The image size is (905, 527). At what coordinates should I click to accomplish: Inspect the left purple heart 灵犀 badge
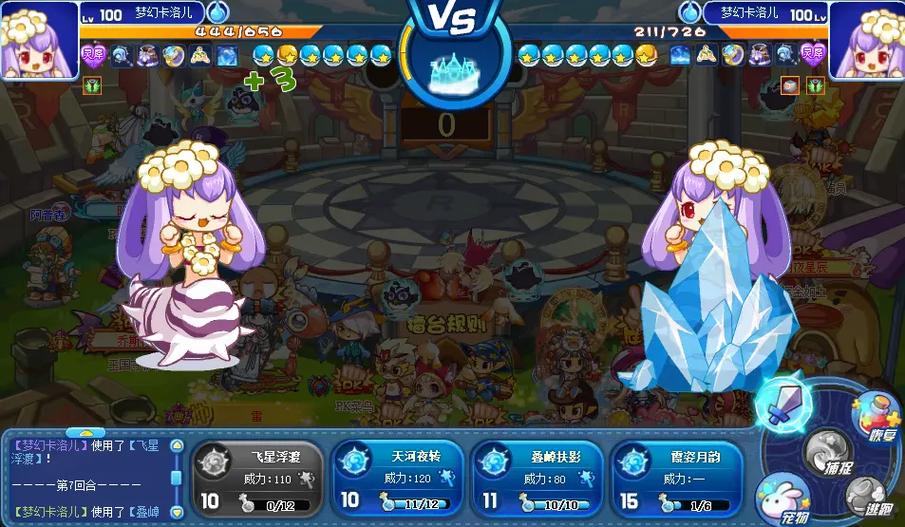coord(93,56)
